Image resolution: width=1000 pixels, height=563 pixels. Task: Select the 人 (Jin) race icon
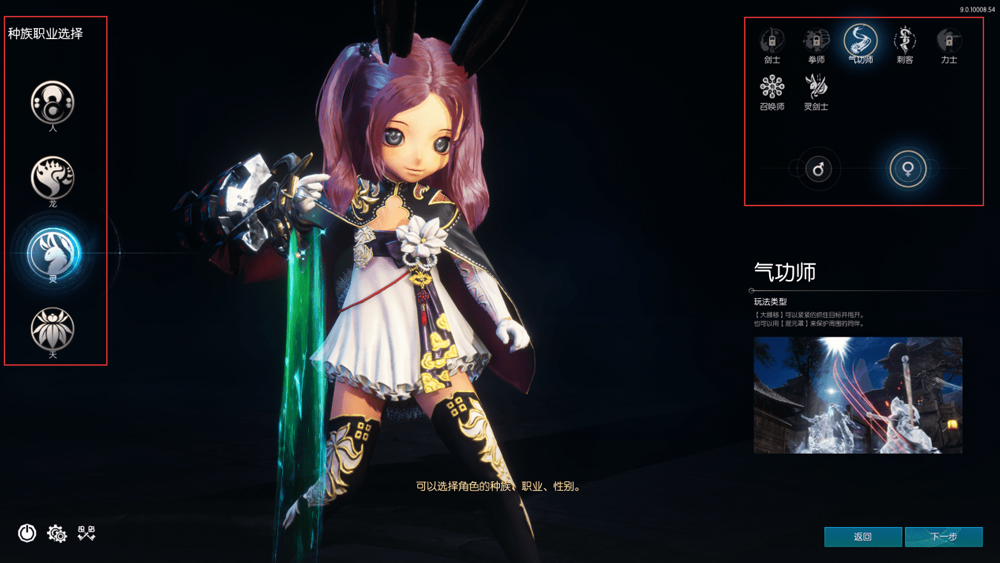(x=53, y=101)
